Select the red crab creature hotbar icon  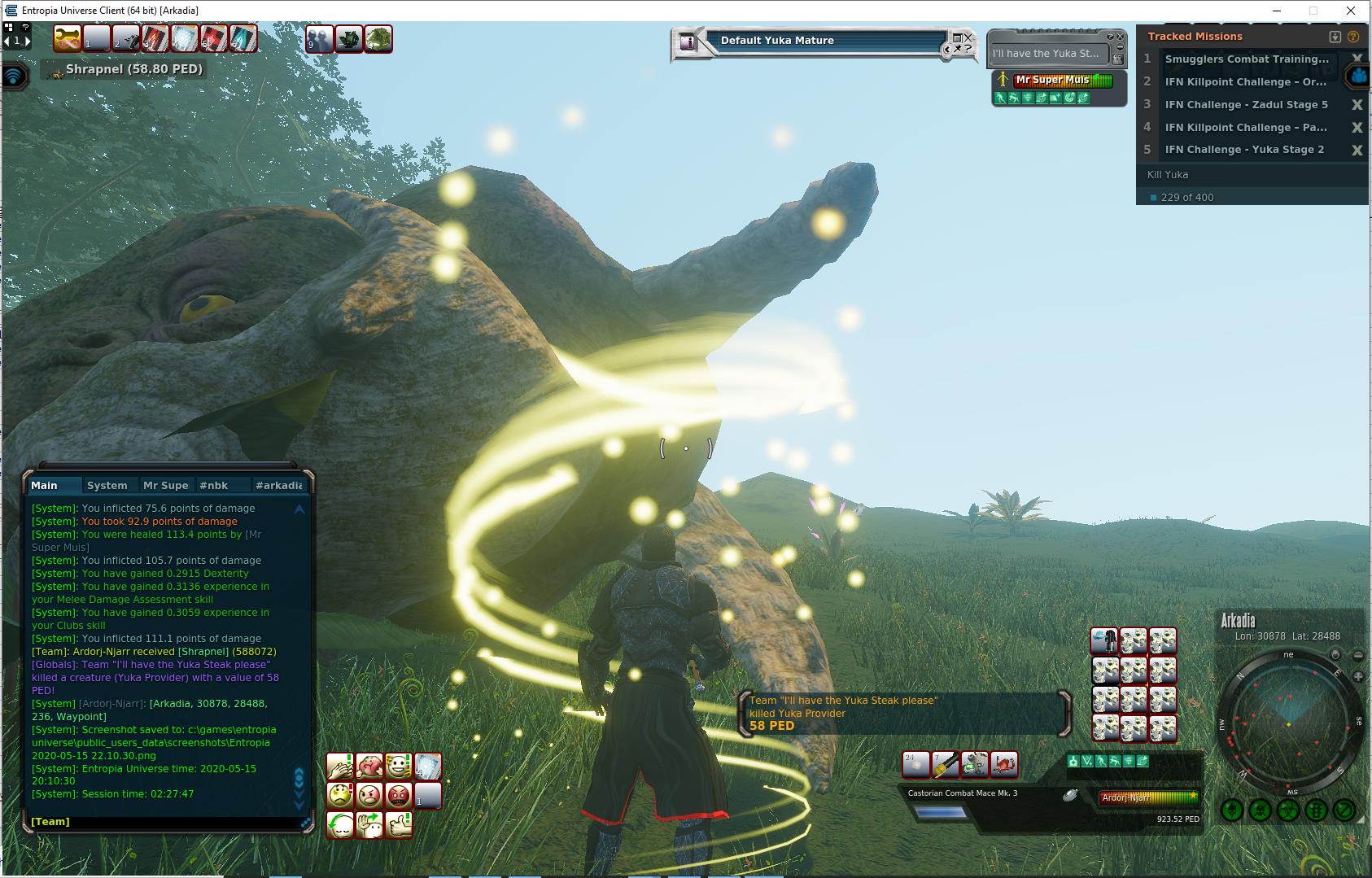tap(1005, 764)
